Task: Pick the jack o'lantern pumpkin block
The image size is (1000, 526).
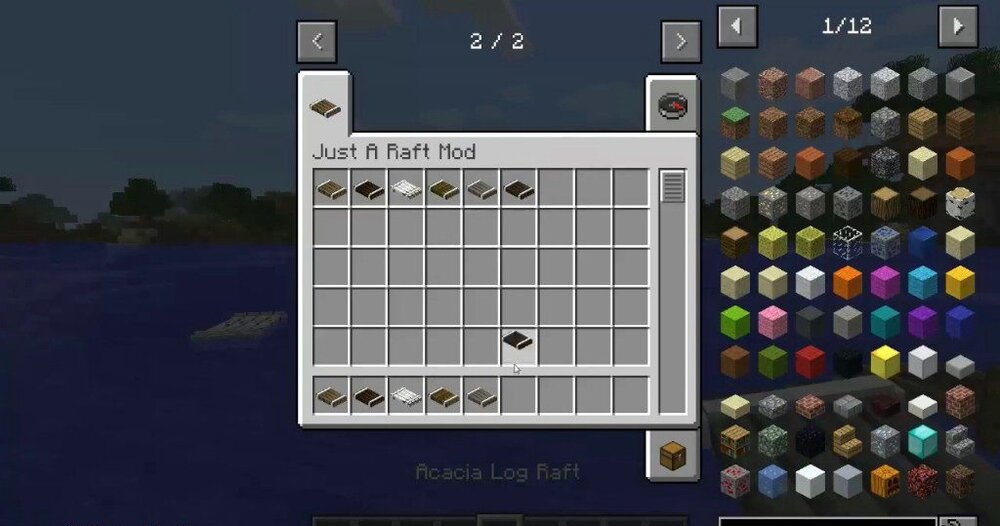Action: coord(885,479)
